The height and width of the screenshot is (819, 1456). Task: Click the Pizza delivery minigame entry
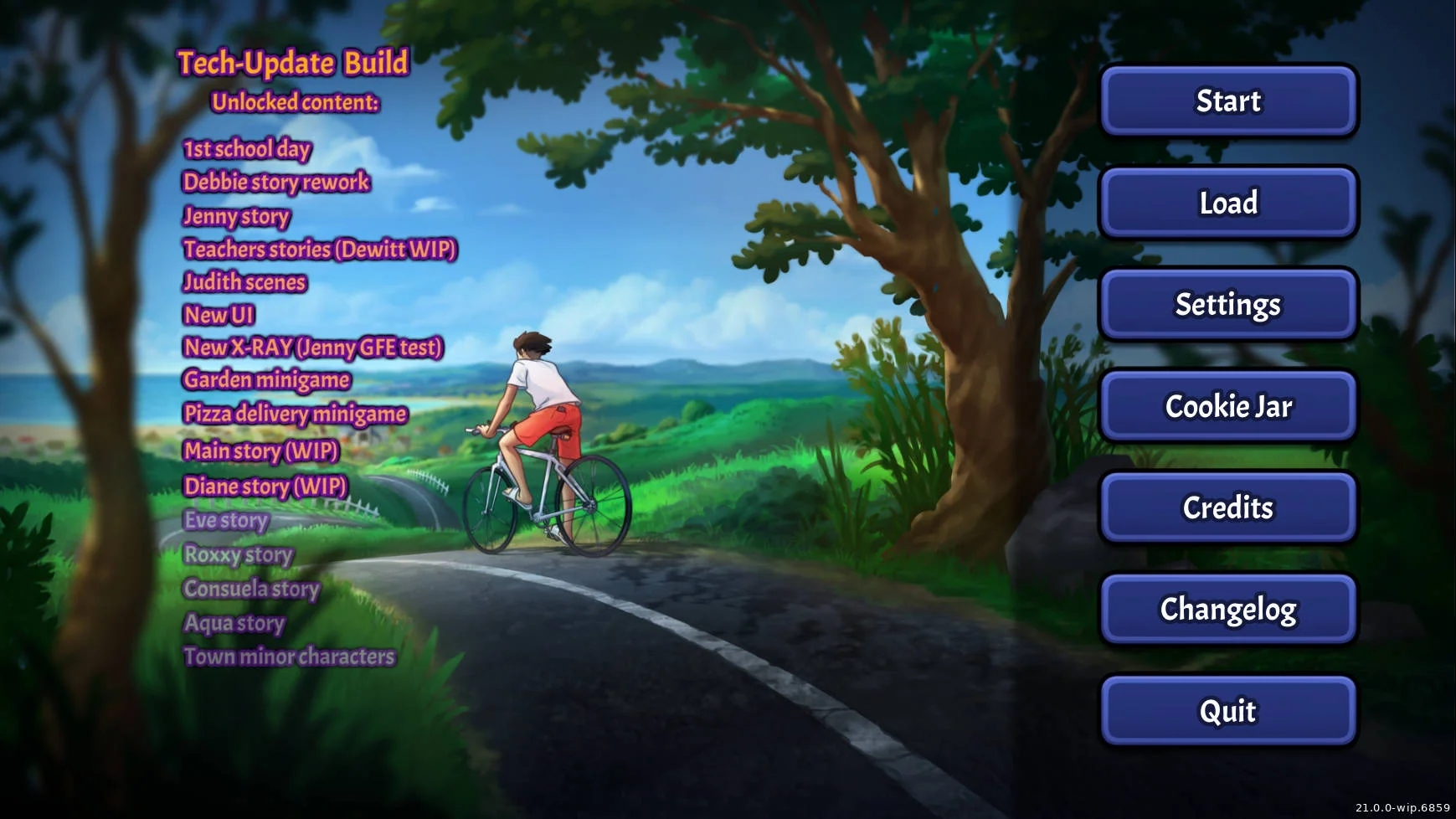pyautogui.click(x=295, y=415)
